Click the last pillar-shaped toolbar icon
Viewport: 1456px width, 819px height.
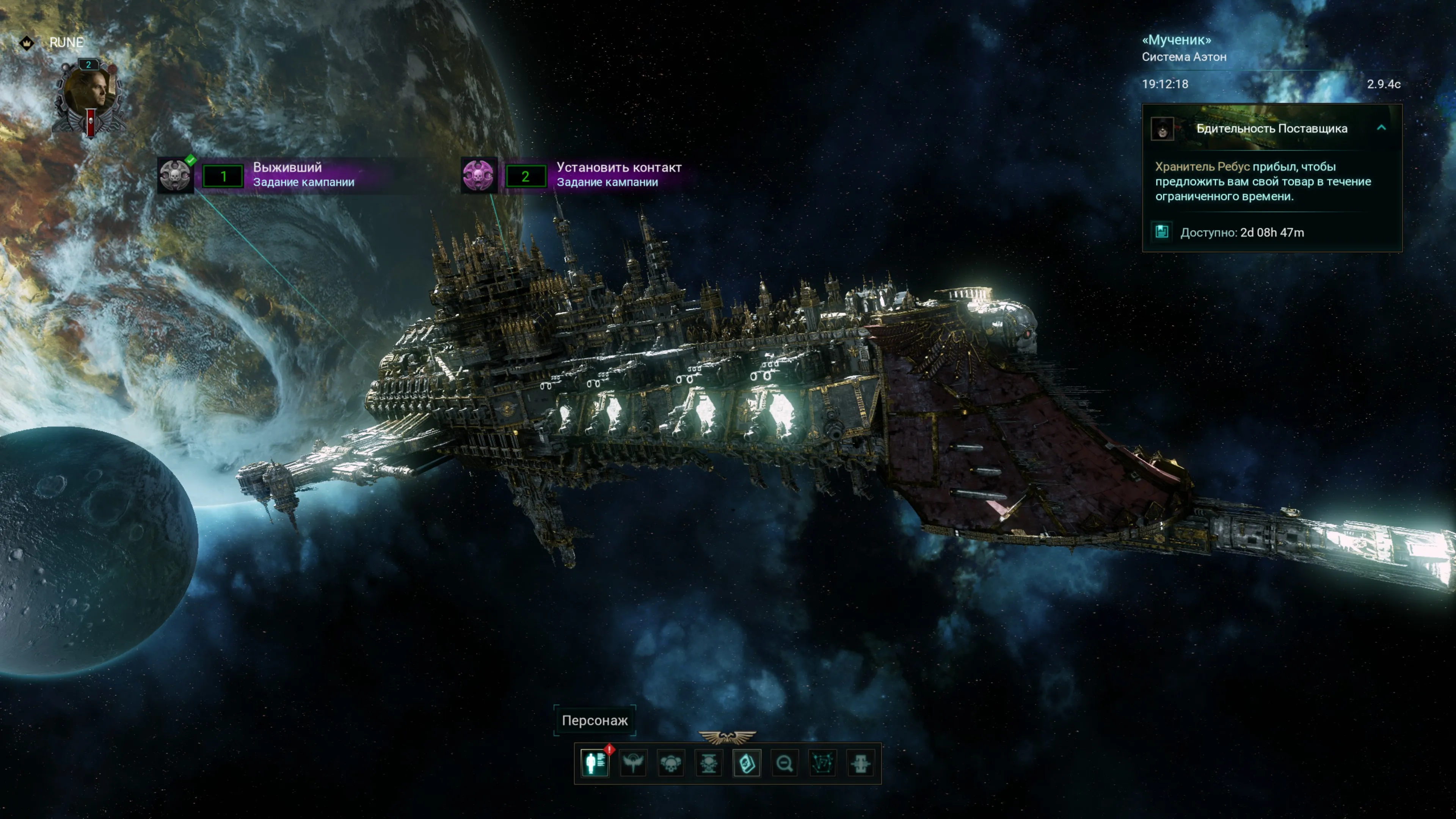click(860, 764)
